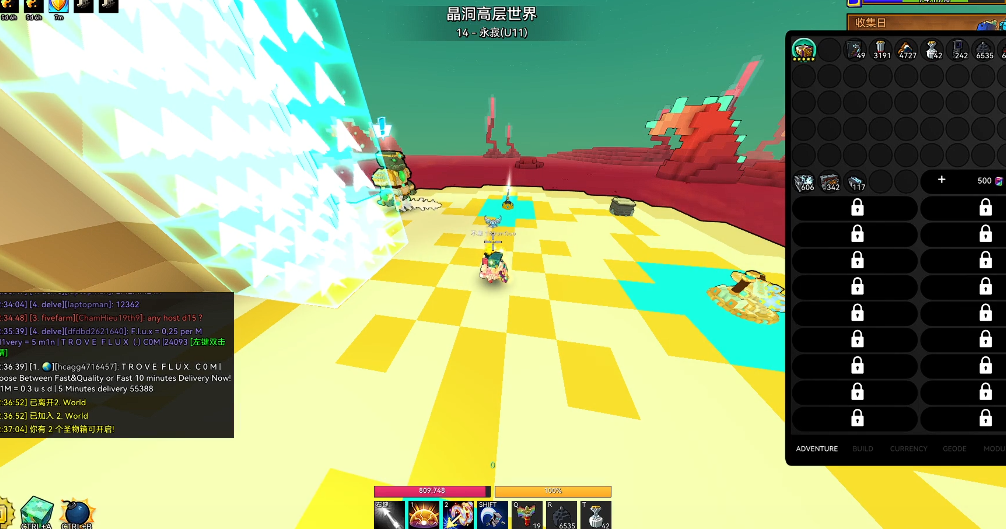Switch to the ADVENTURE inventory tab
This screenshot has height=529, width=1006.
(x=816, y=448)
